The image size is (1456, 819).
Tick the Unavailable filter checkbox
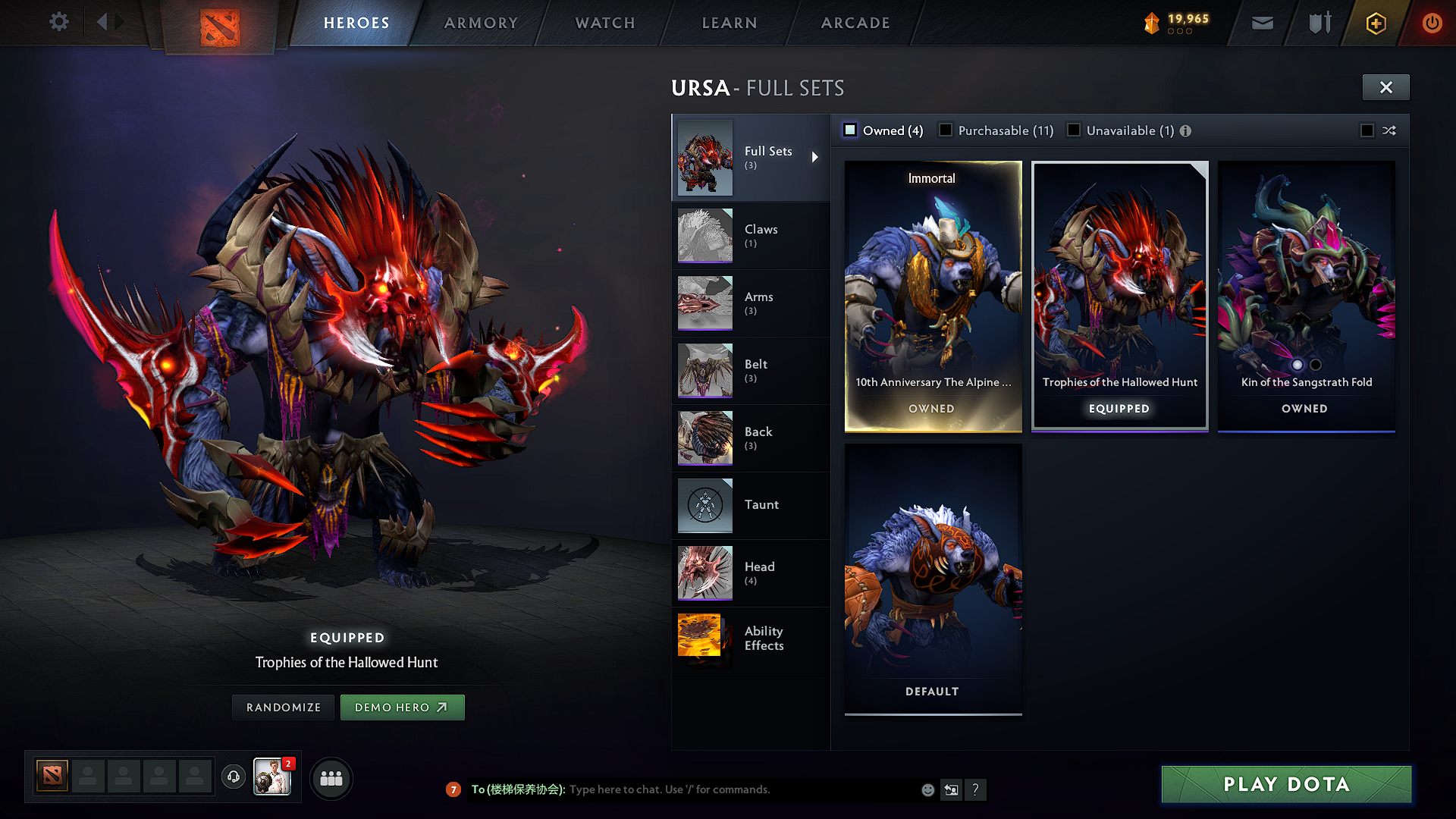point(1074,130)
